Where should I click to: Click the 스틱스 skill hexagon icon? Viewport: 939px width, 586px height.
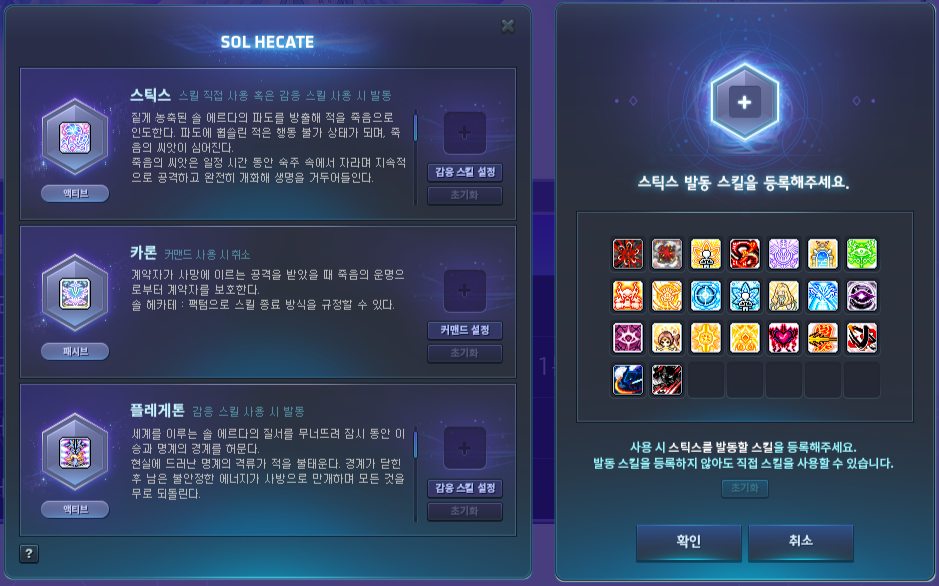click(75, 137)
